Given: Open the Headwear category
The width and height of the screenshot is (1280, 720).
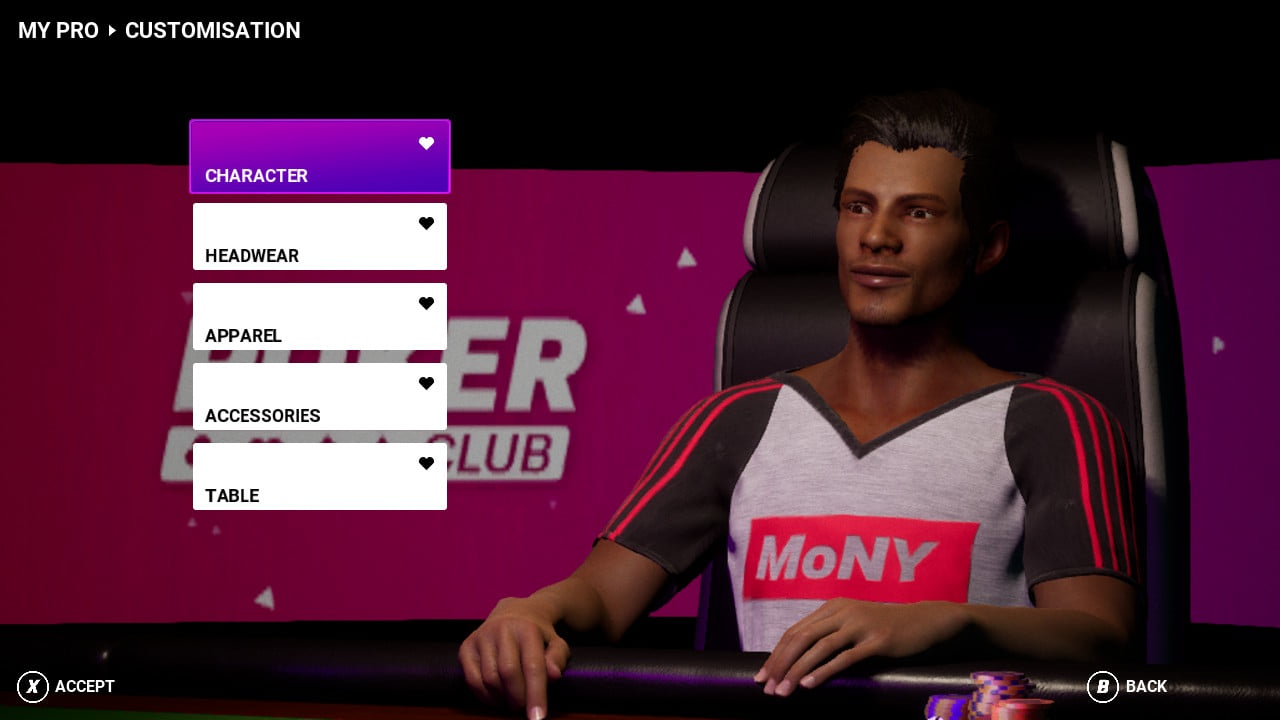Looking at the screenshot, I should 319,237.
